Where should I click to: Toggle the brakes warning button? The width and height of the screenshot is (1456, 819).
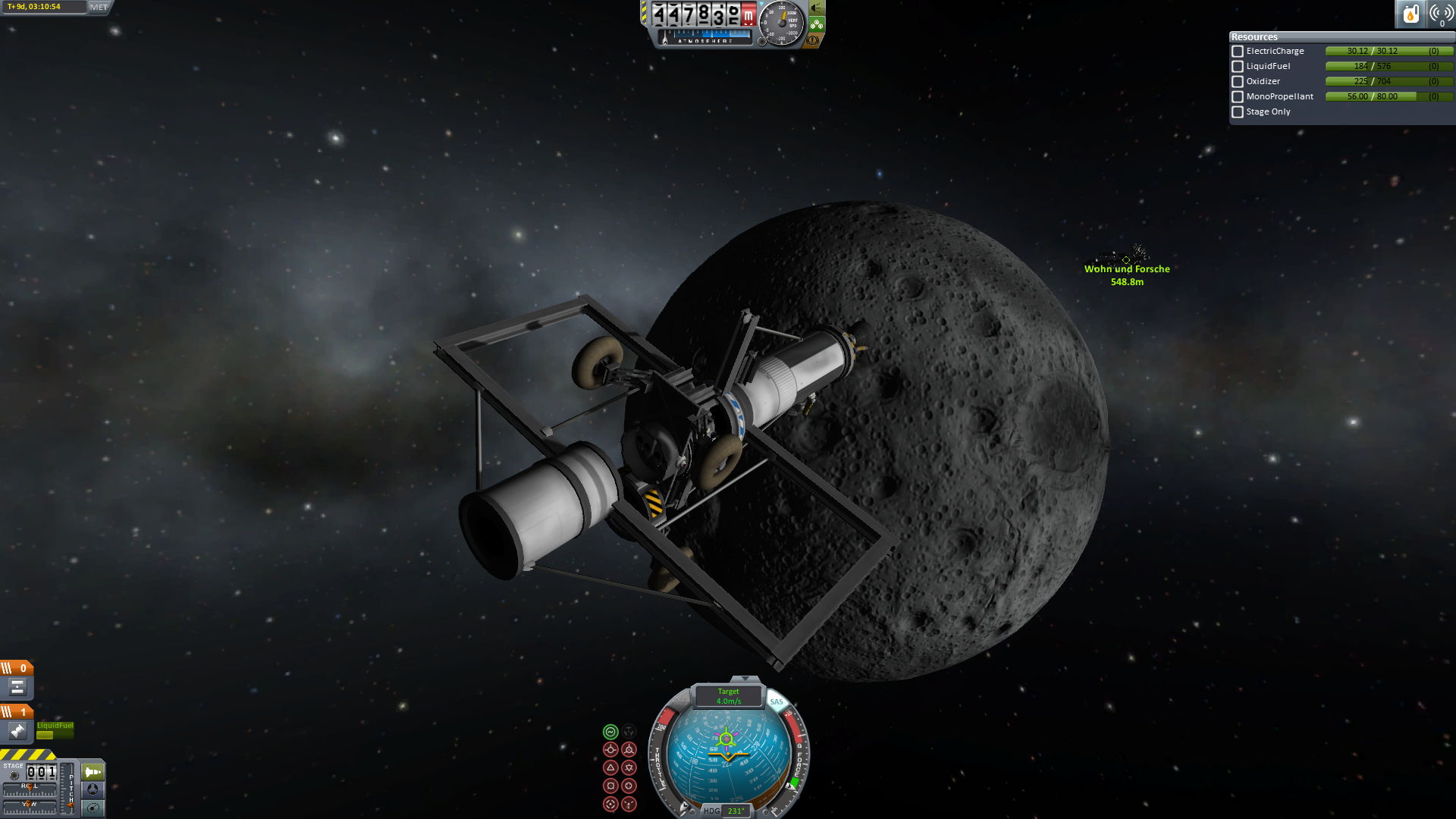(x=813, y=40)
